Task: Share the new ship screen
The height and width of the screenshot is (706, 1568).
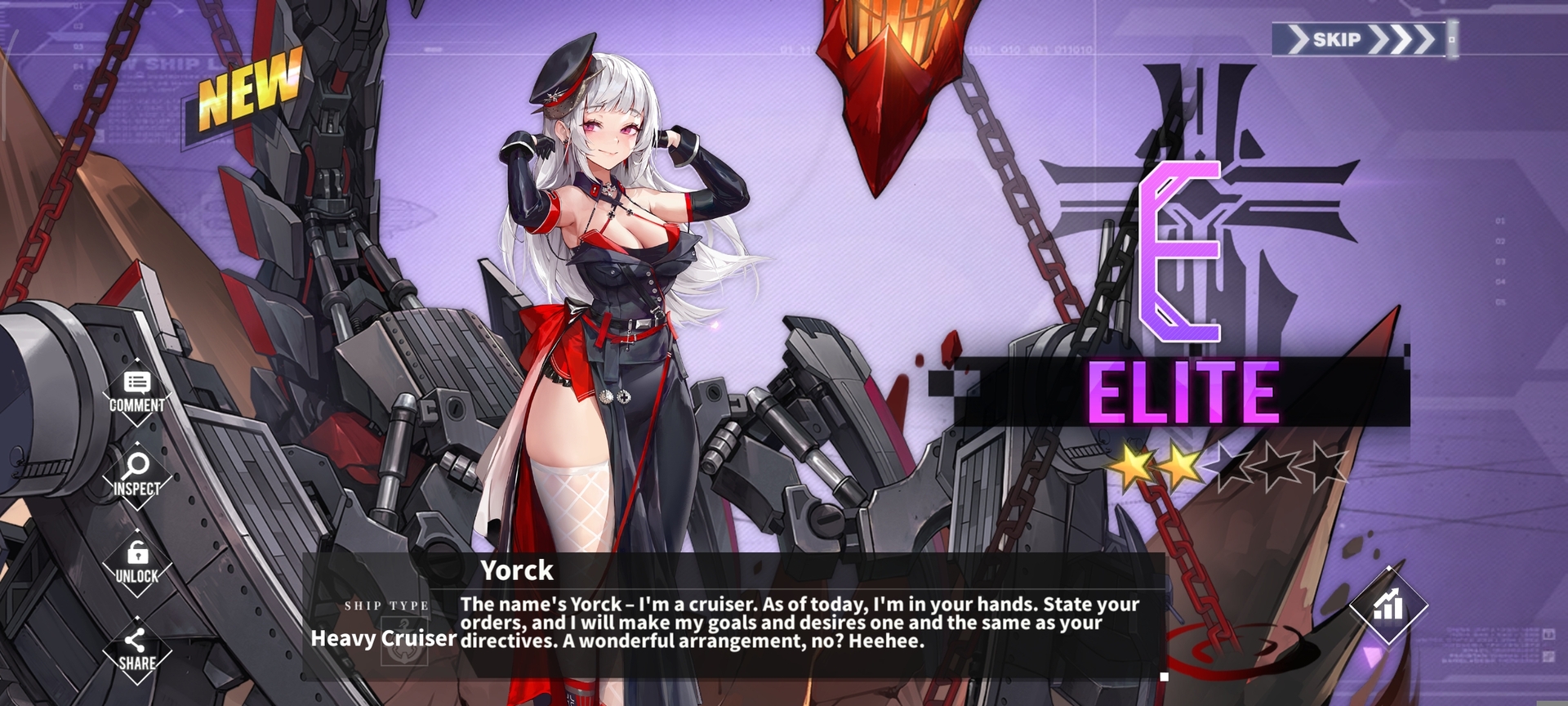Action: click(137, 650)
